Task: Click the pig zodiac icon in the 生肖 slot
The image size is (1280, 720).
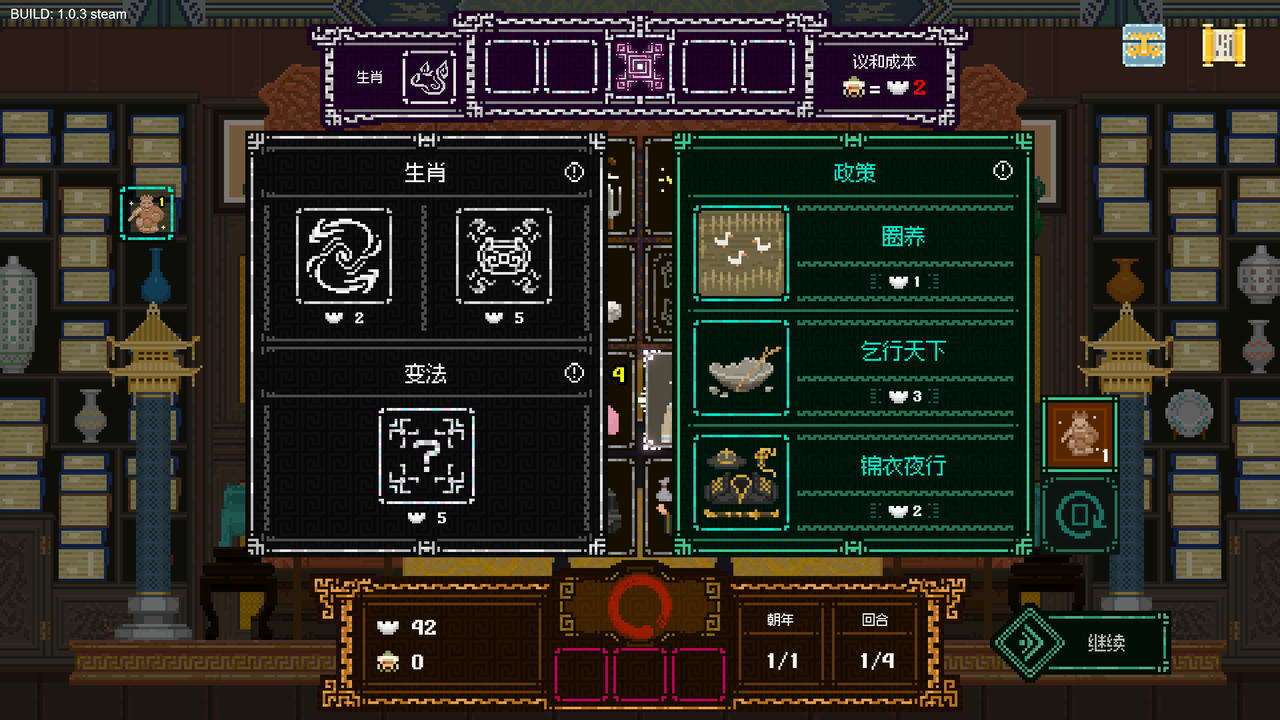Action: point(428,76)
